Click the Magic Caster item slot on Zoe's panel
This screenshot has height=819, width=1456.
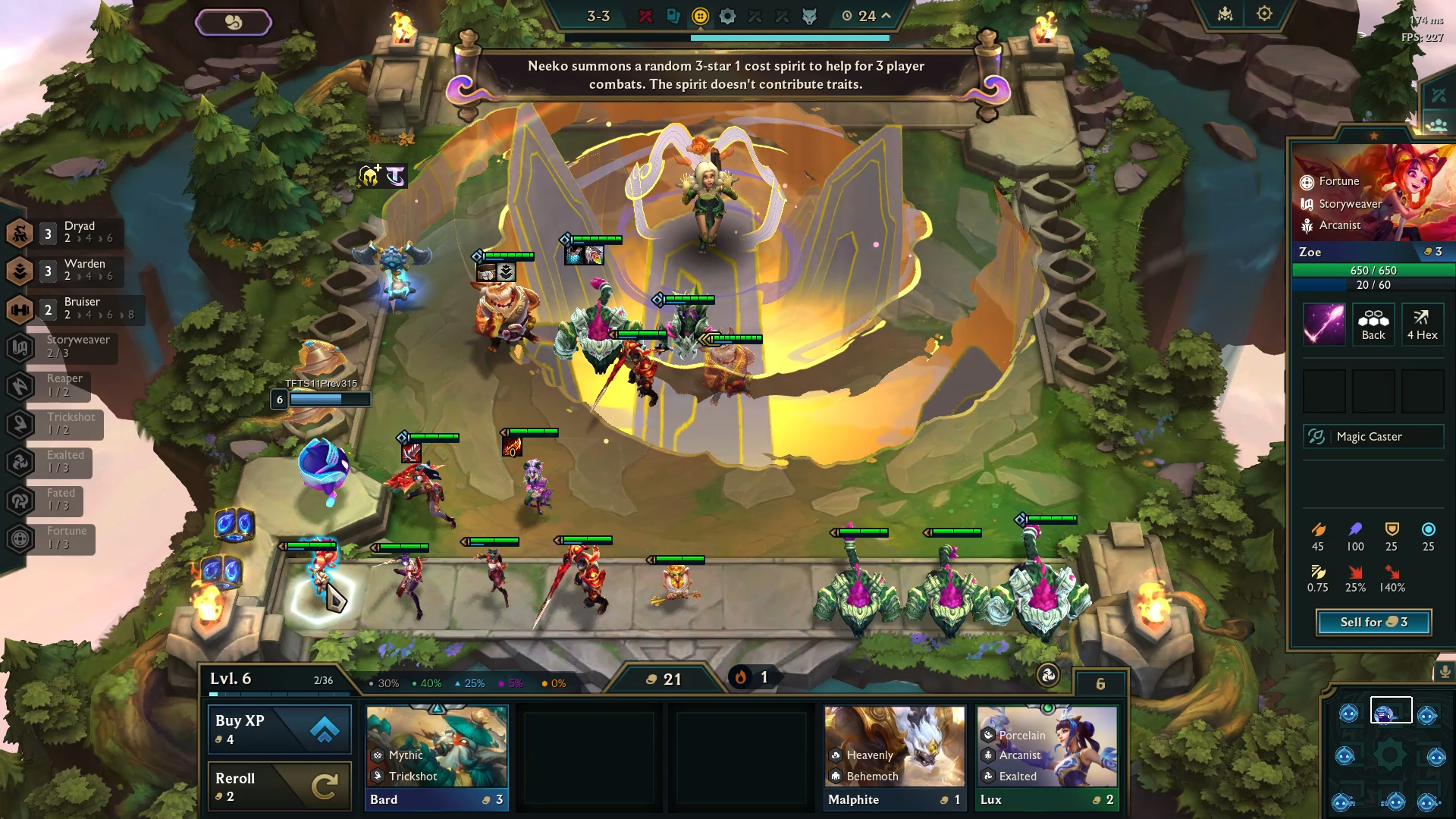click(x=1373, y=436)
